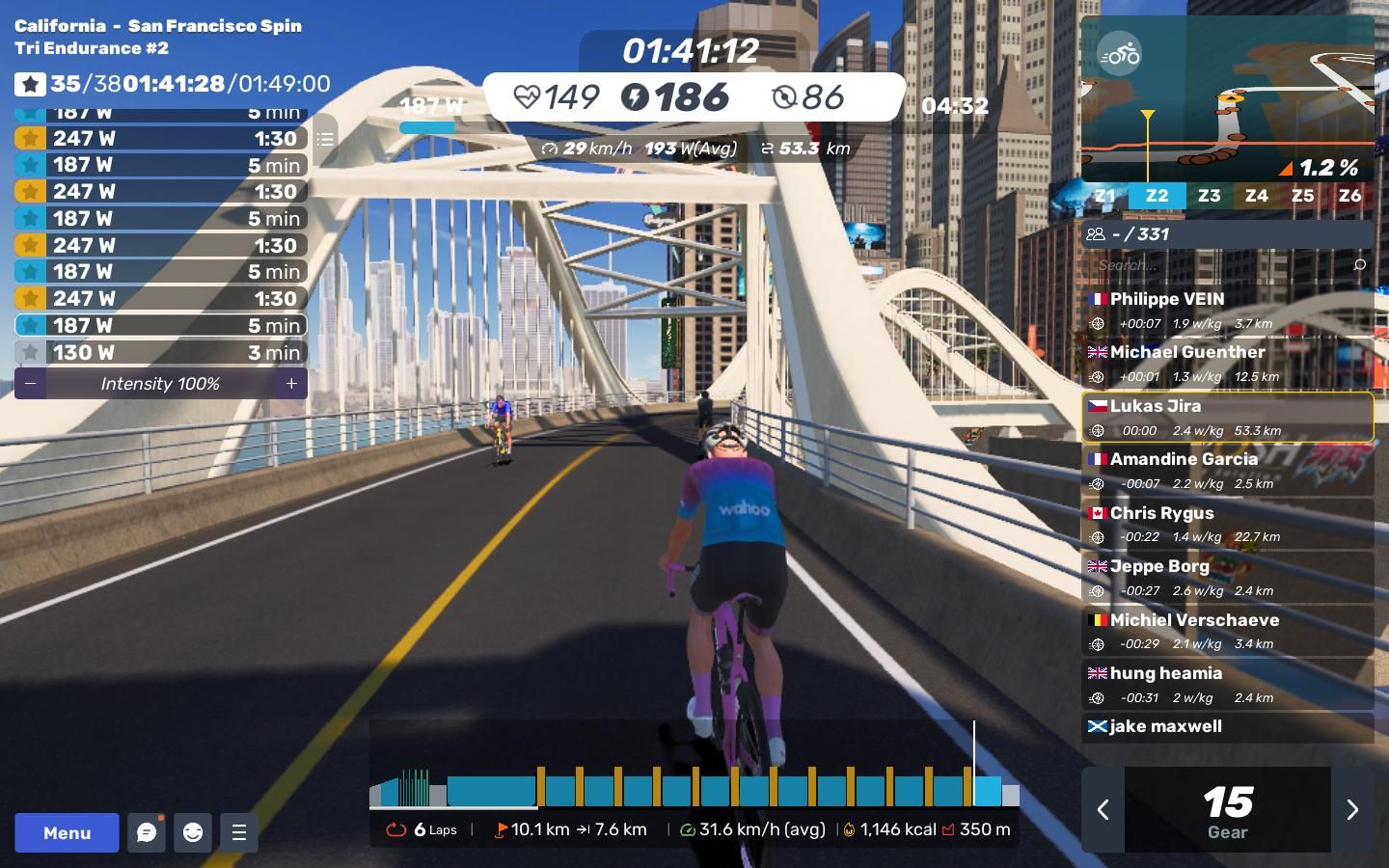Screen dimensions: 1389x868
Task: Decrease workout intensity with minus button
Action: pos(30,384)
